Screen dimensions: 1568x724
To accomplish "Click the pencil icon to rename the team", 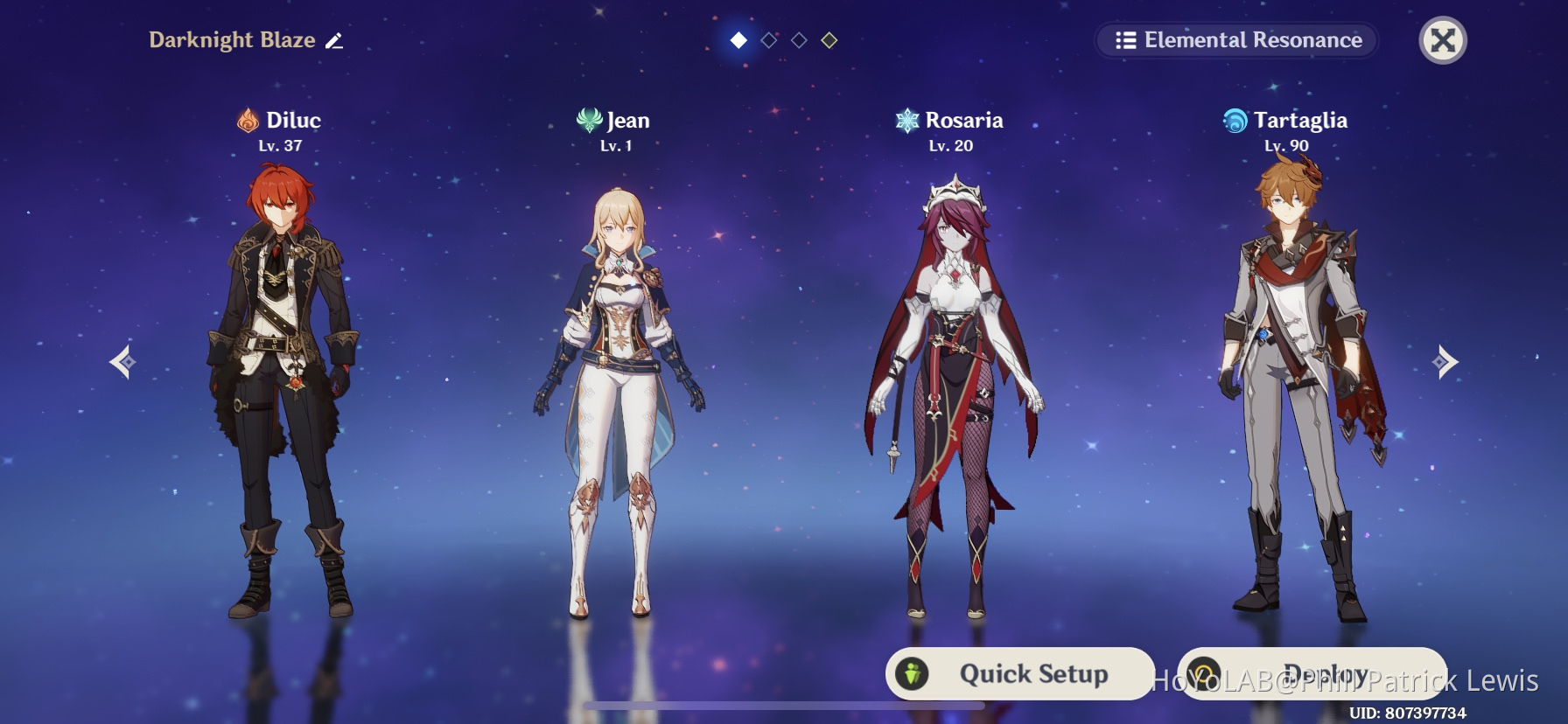I will pyautogui.click(x=335, y=39).
